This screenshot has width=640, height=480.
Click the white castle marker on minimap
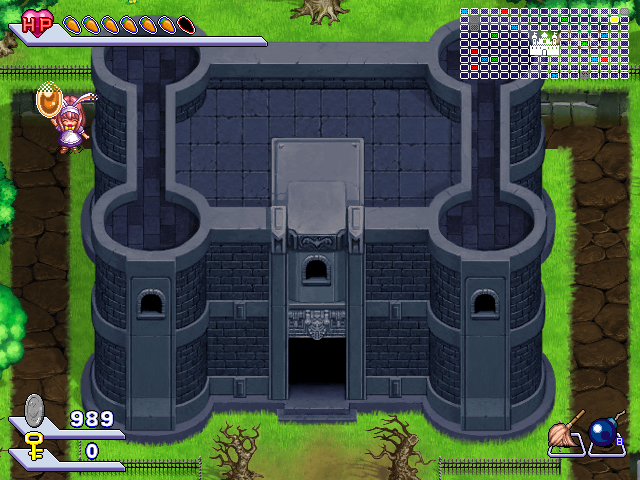tap(544, 42)
